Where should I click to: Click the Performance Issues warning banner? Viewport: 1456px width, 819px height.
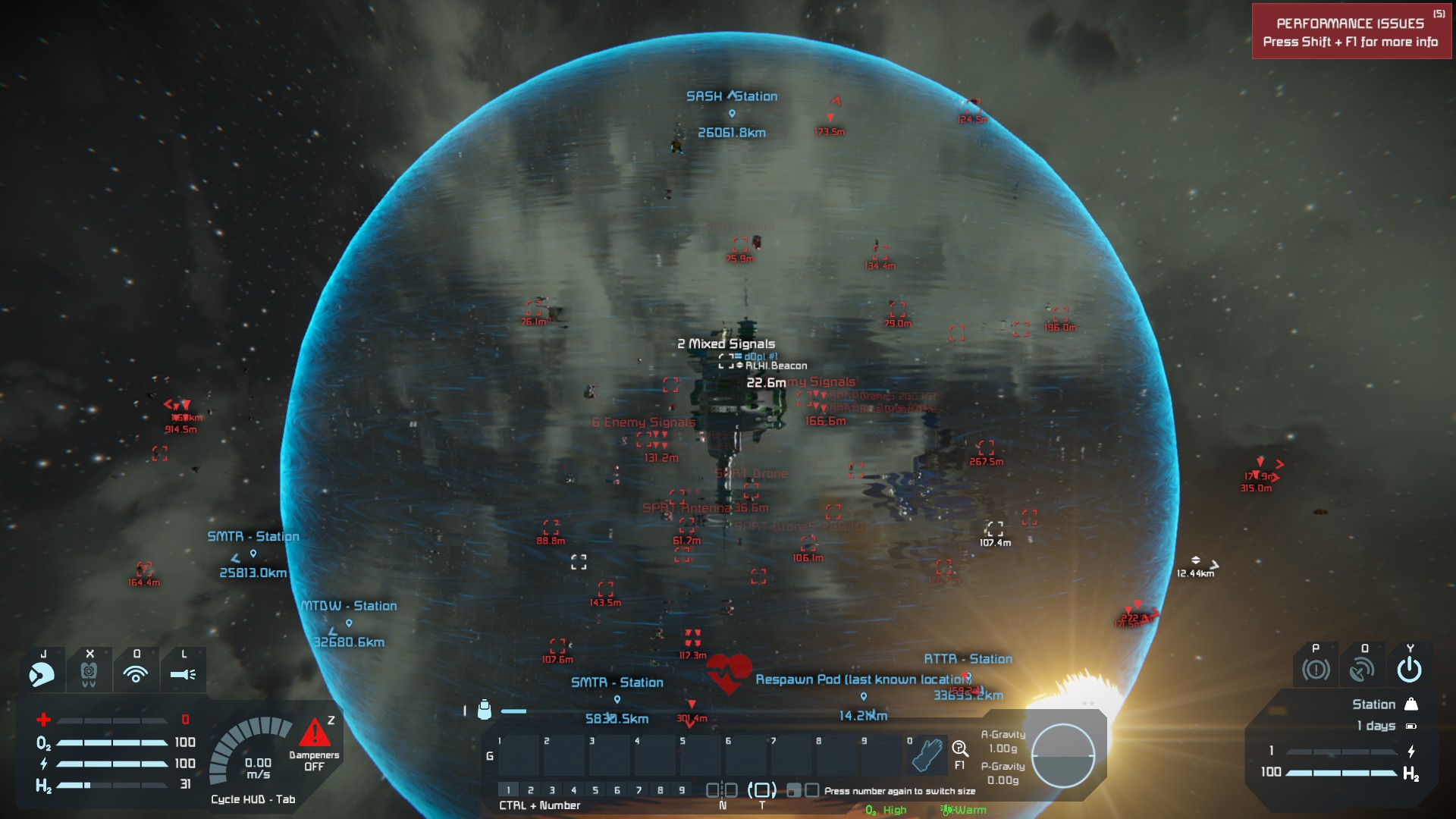point(1351,32)
